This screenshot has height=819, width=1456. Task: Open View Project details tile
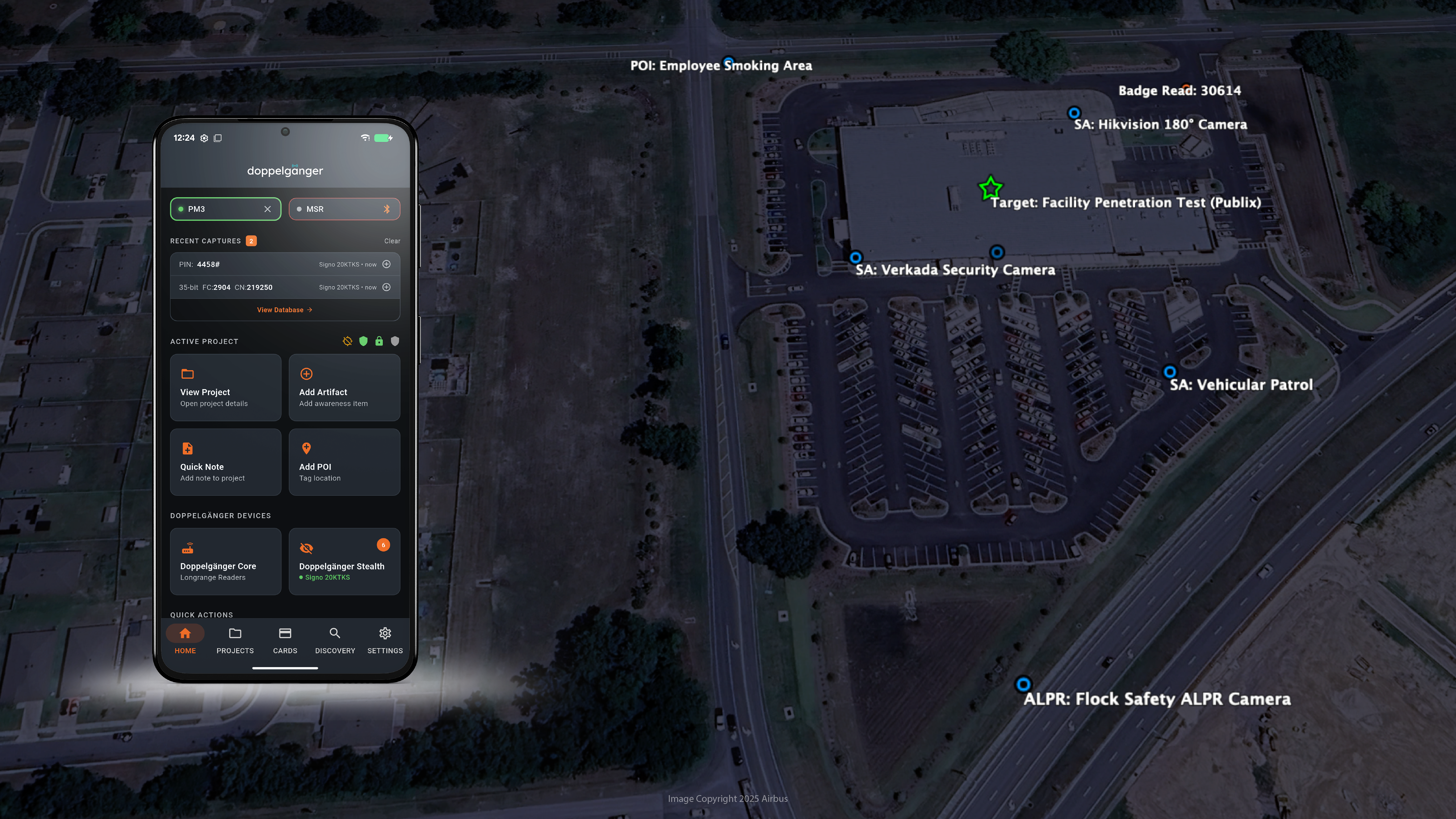pyautogui.click(x=225, y=388)
